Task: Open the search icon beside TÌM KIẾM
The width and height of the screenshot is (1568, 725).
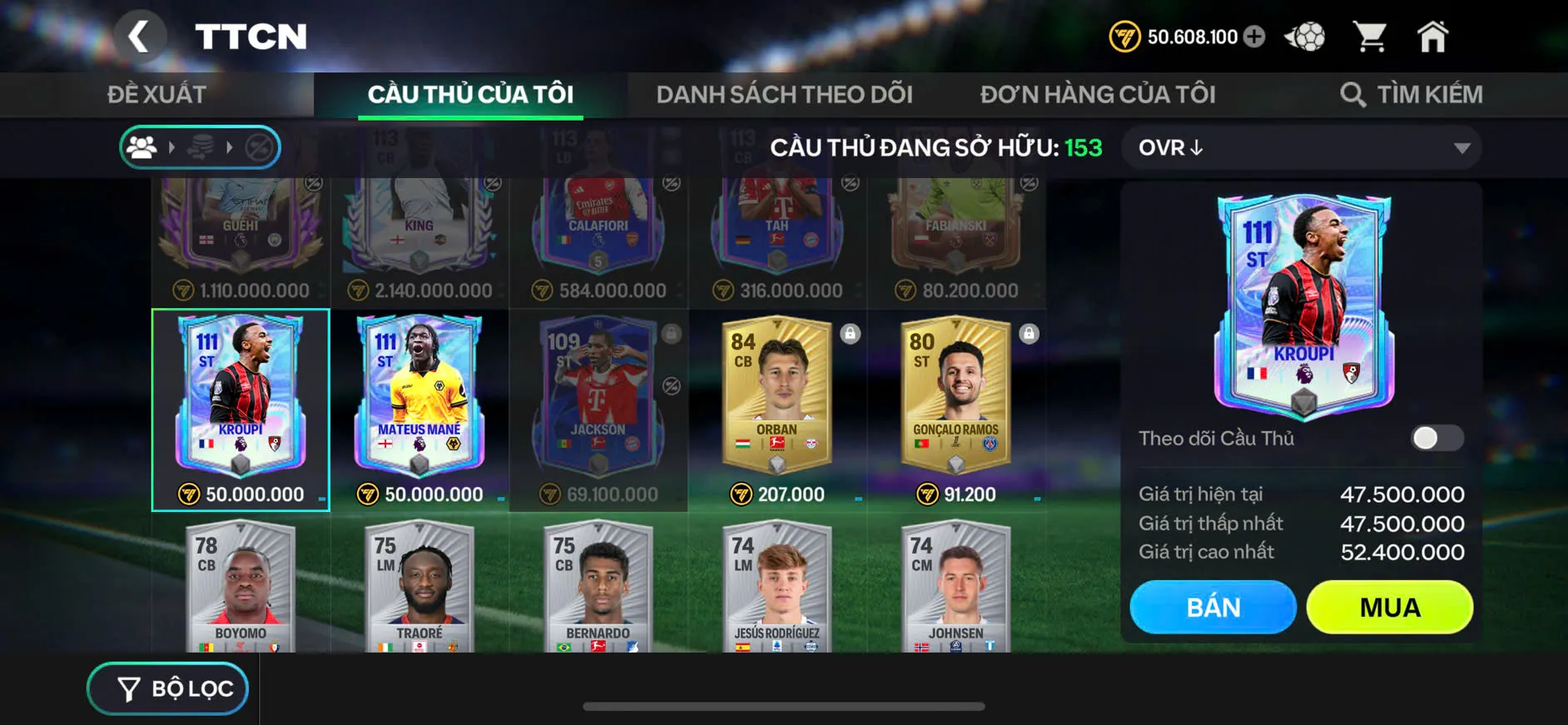Action: [1353, 93]
